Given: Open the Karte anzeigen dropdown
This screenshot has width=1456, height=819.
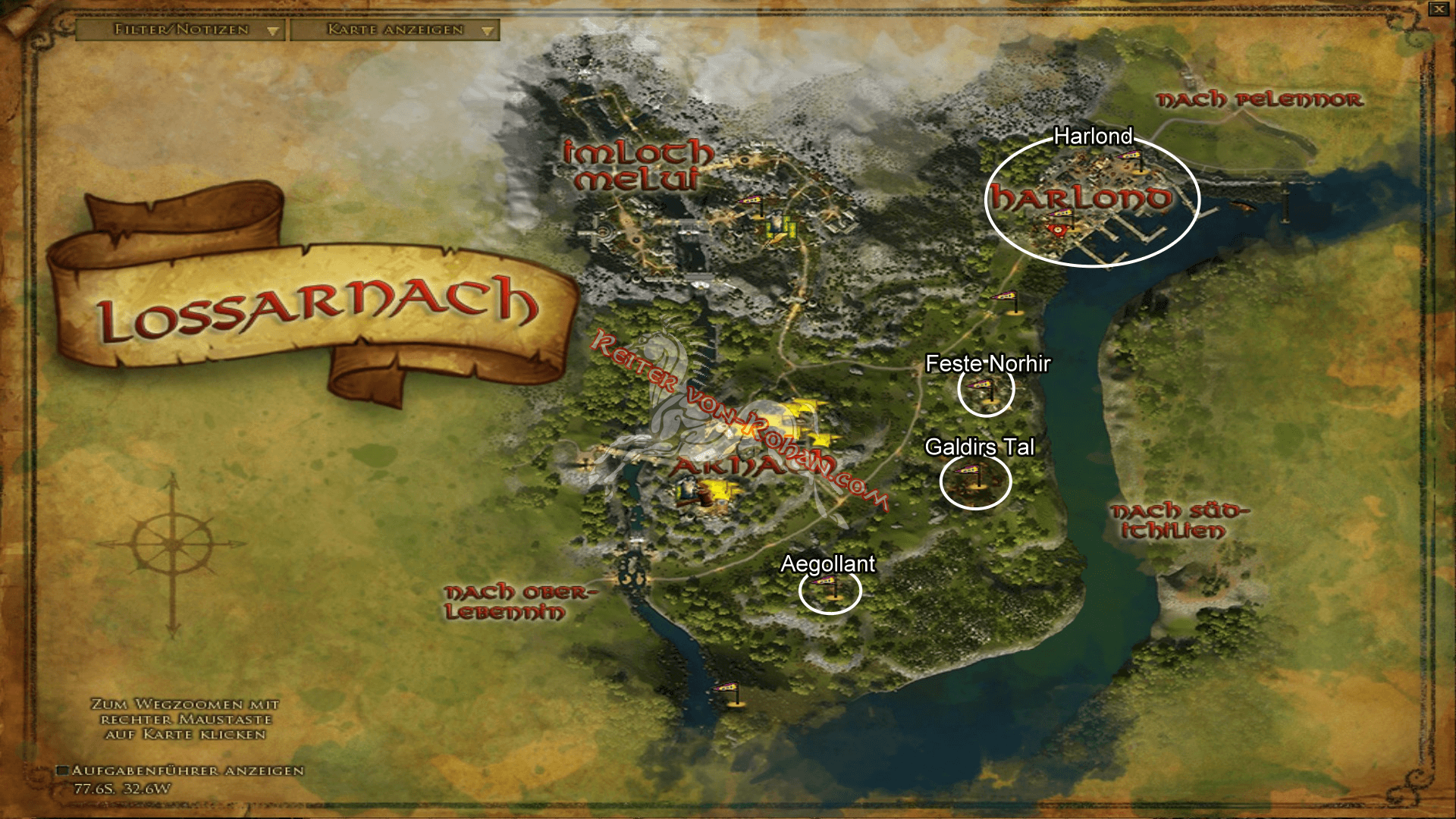Looking at the screenshot, I should [x=394, y=31].
